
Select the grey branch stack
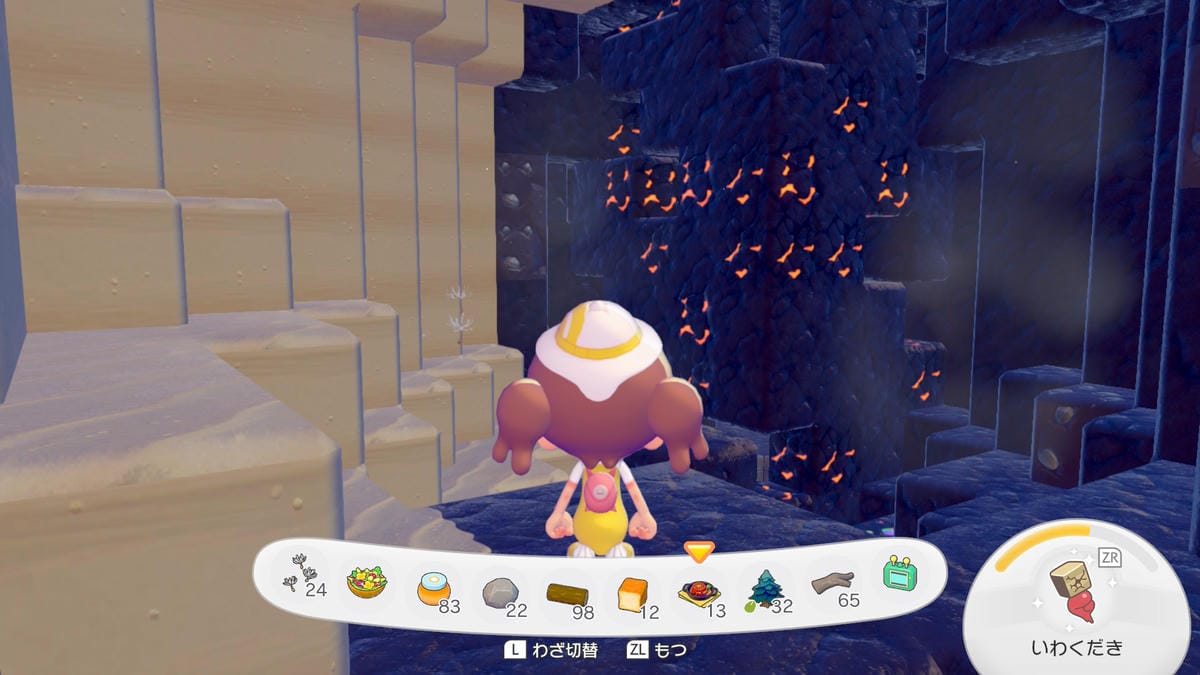point(833,585)
